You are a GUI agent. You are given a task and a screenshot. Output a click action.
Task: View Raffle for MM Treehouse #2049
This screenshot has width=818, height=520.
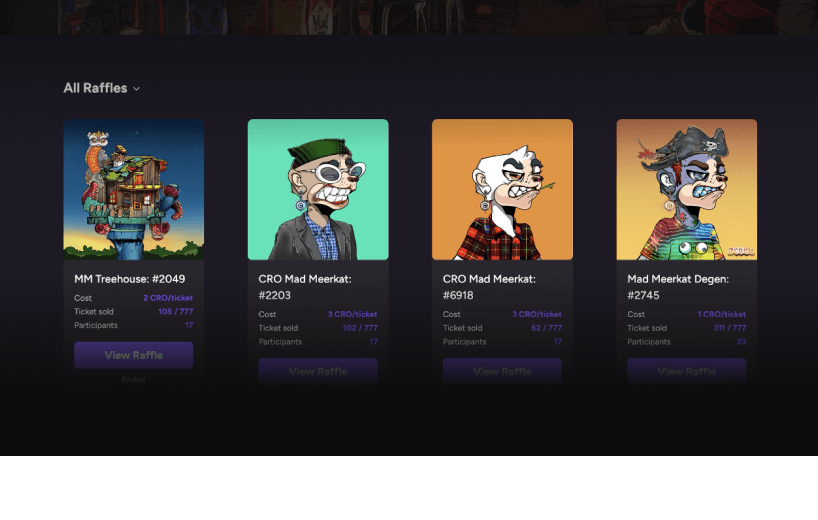tap(134, 355)
